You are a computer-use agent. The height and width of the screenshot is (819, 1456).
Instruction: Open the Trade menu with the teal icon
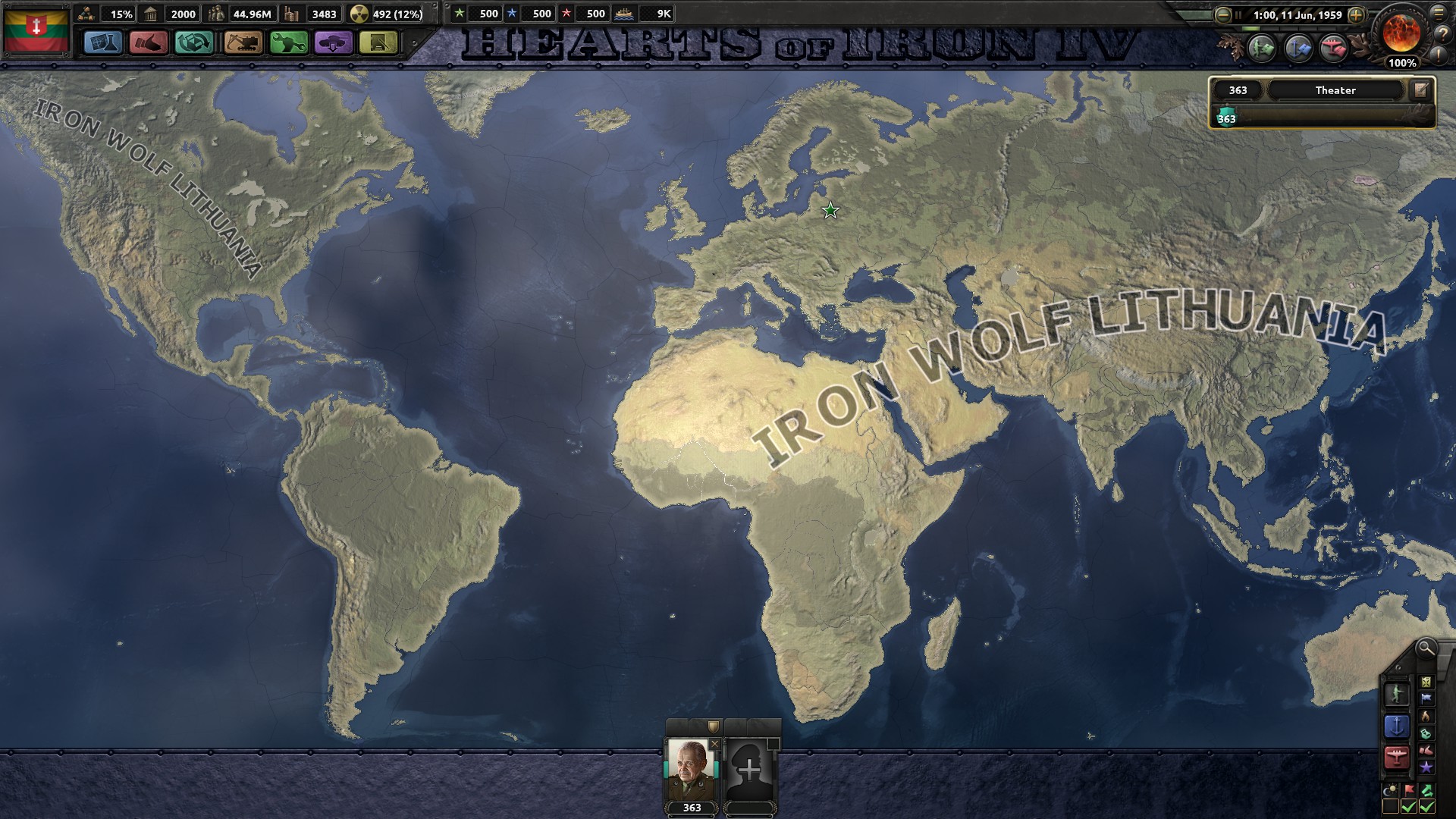194,43
